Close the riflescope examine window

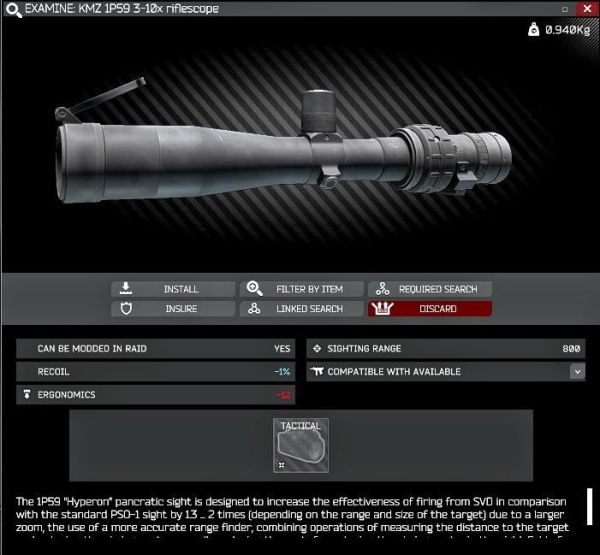point(588,9)
